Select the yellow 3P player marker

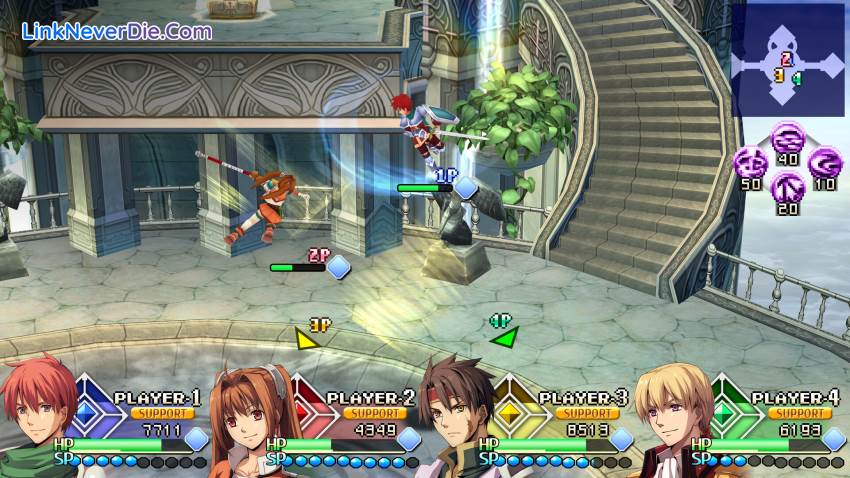(x=308, y=337)
